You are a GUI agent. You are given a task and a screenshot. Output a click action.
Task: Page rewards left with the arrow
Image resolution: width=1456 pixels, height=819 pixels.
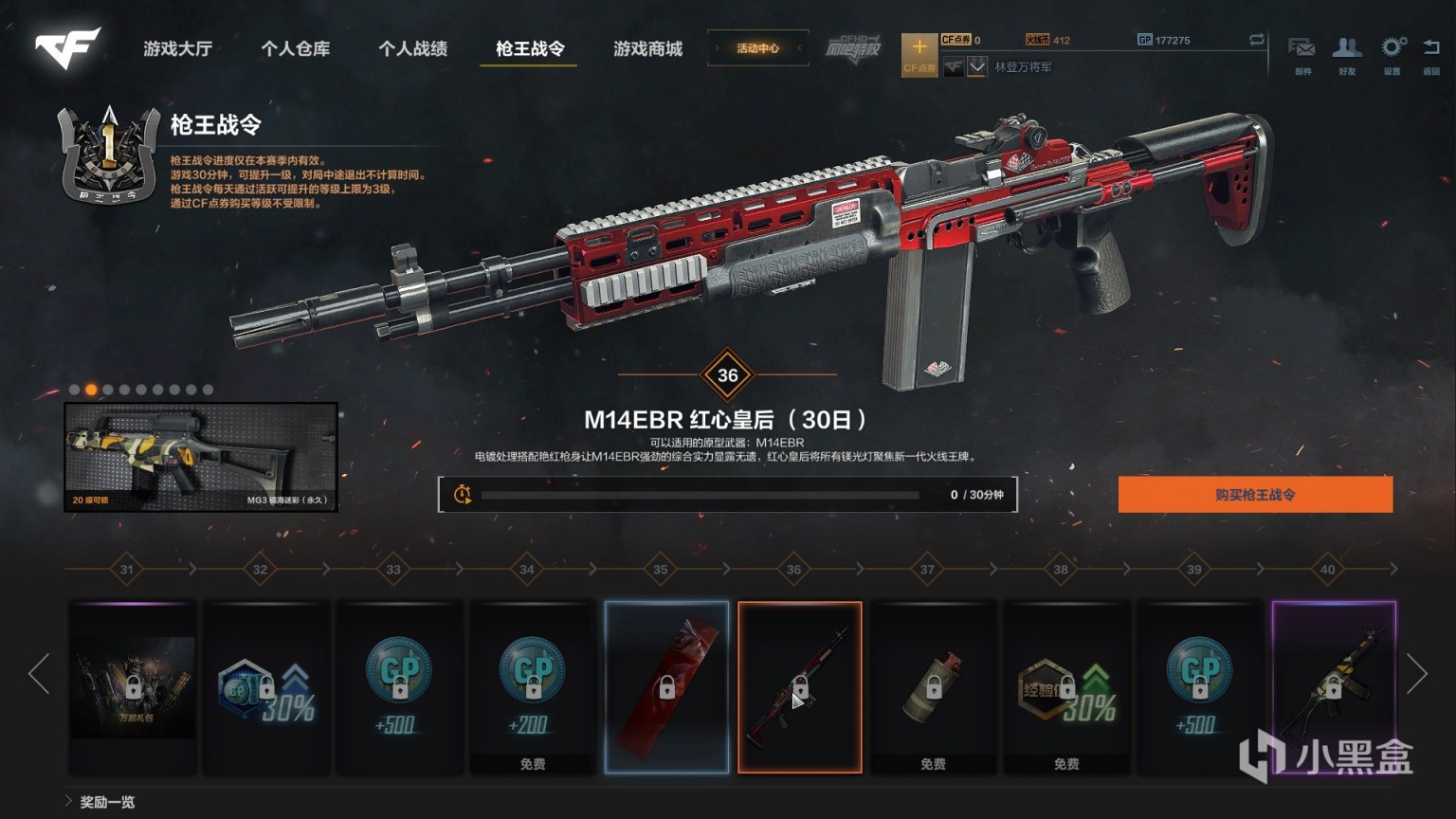pos(39,674)
